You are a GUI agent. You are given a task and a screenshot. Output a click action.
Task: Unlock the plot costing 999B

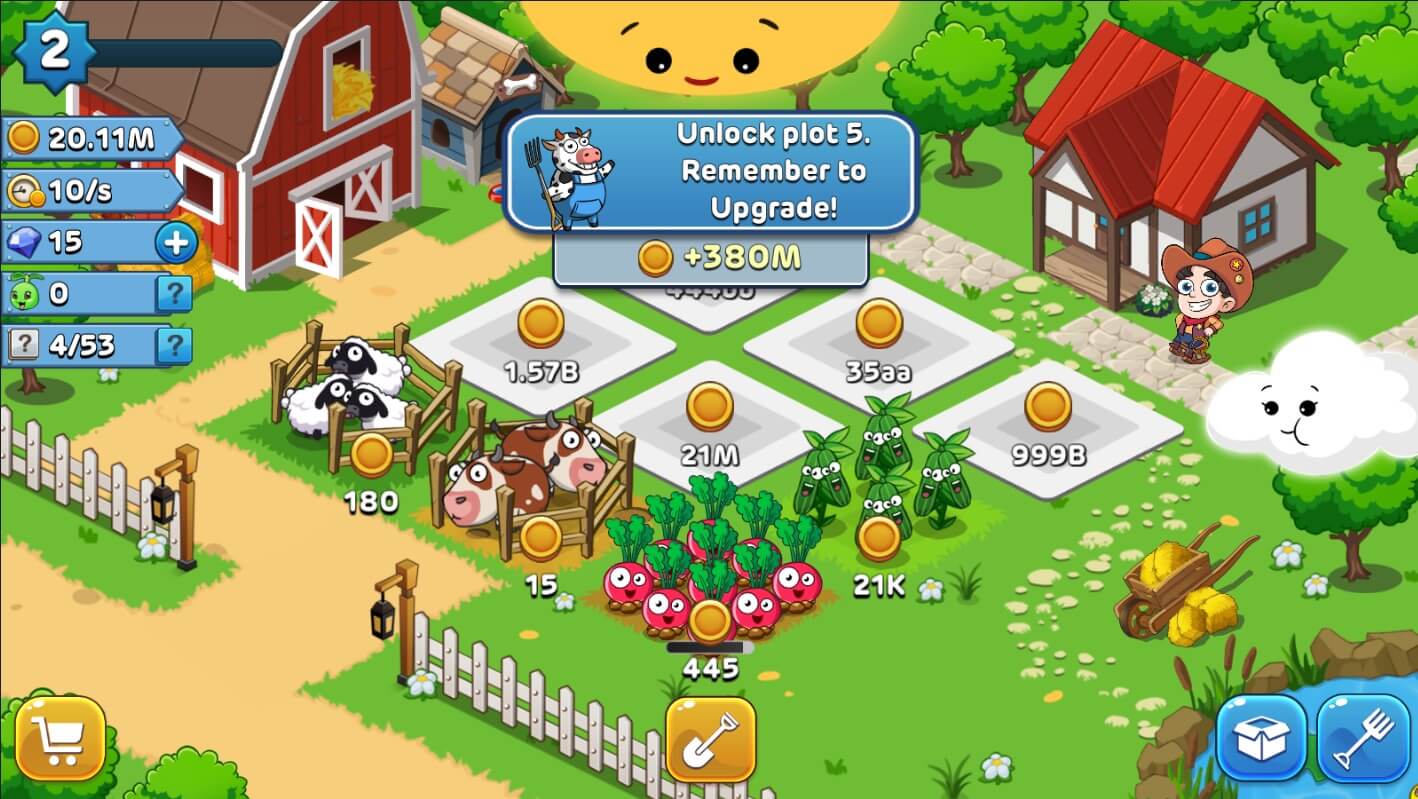point(1048,408)
